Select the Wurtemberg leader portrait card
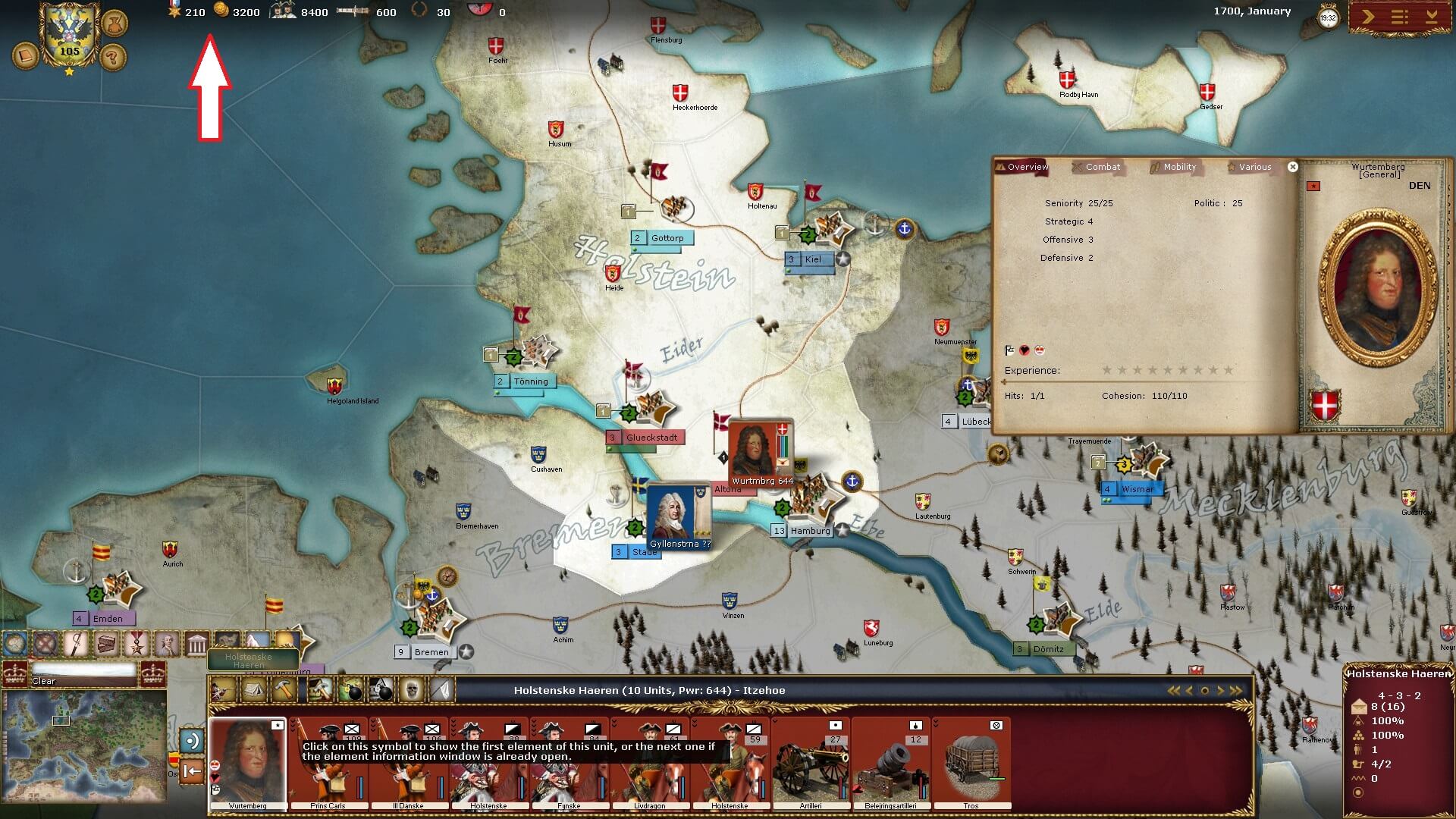This screenshot has height=819, width=1456. [x=247, y=763]
